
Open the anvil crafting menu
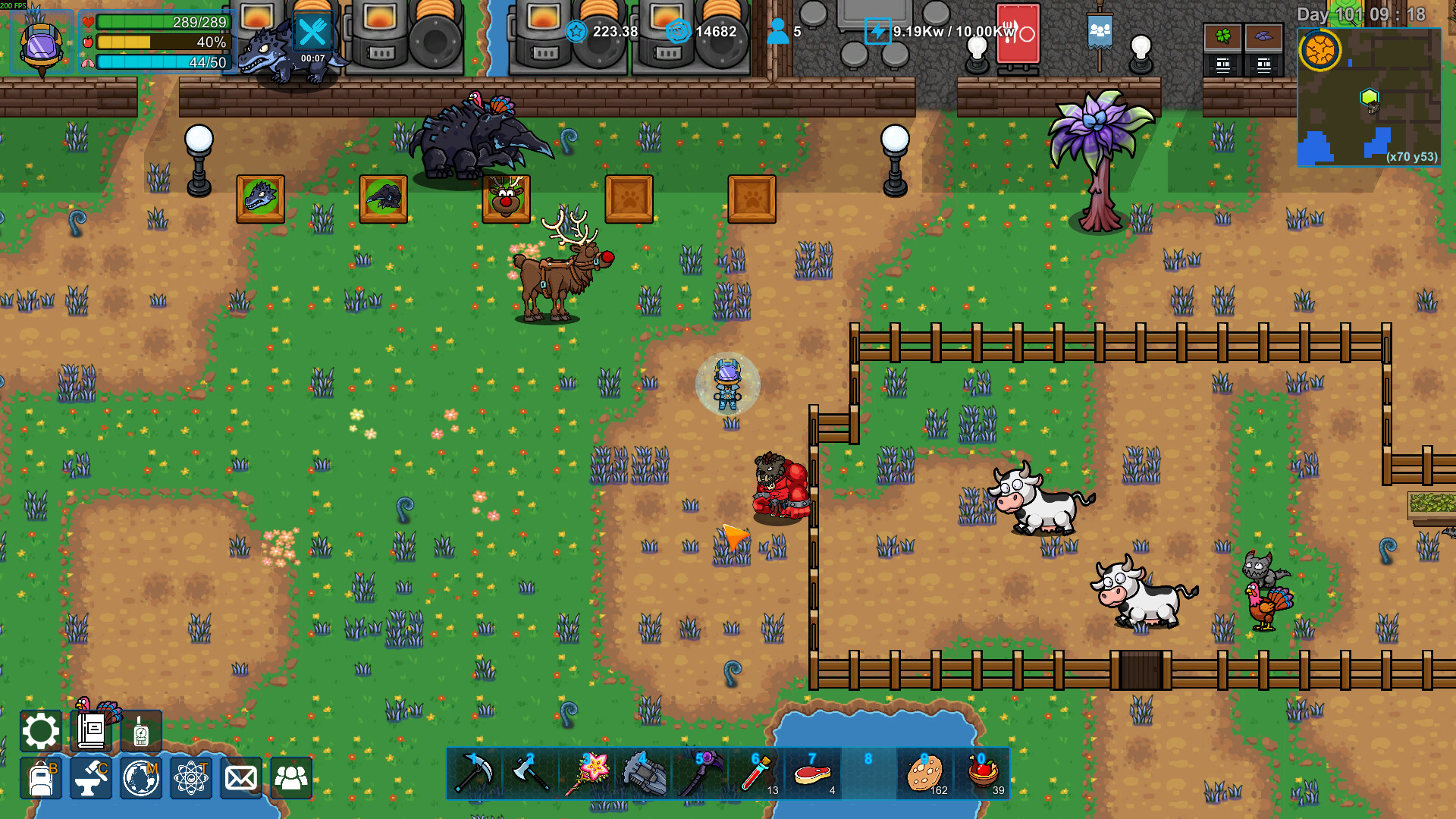(x=91, y=778)
